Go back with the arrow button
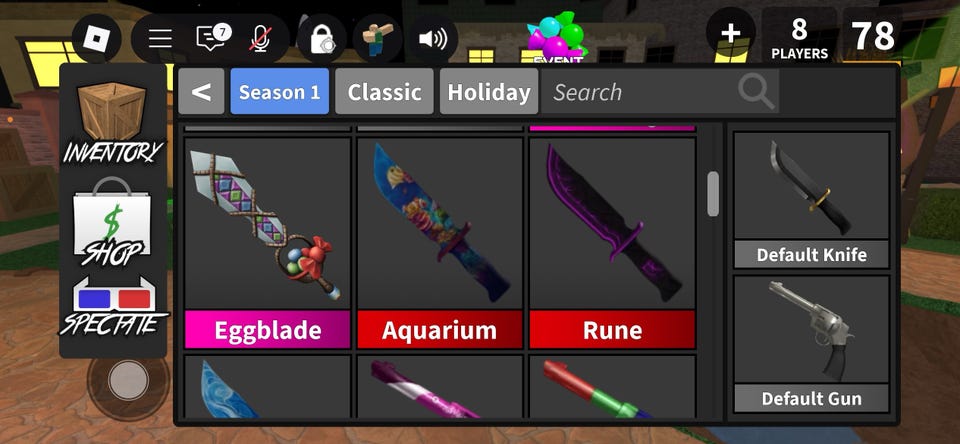This screenshot has height=444, width=960. pyautogui.click(x=202, y=92)
